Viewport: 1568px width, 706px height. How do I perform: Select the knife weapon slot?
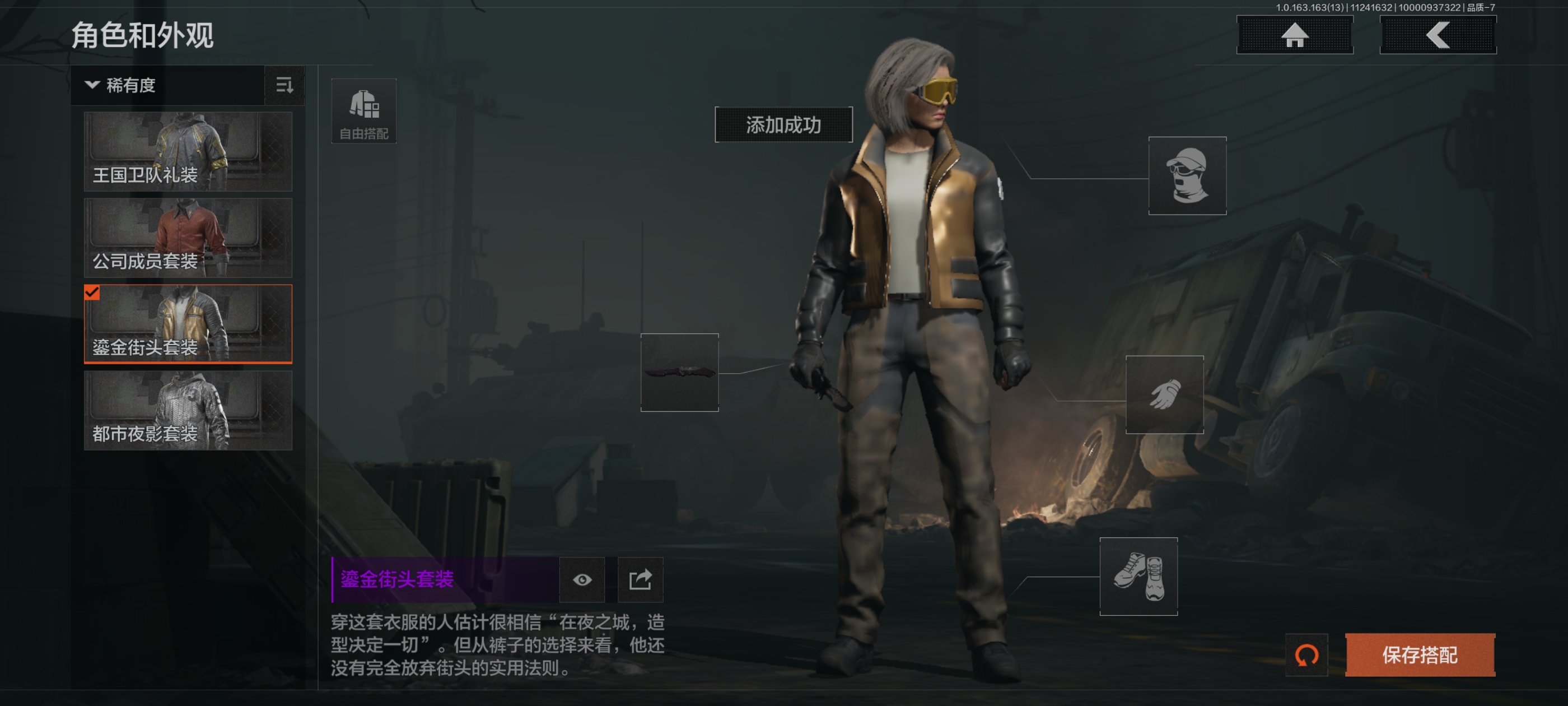(x=679, y=372)
